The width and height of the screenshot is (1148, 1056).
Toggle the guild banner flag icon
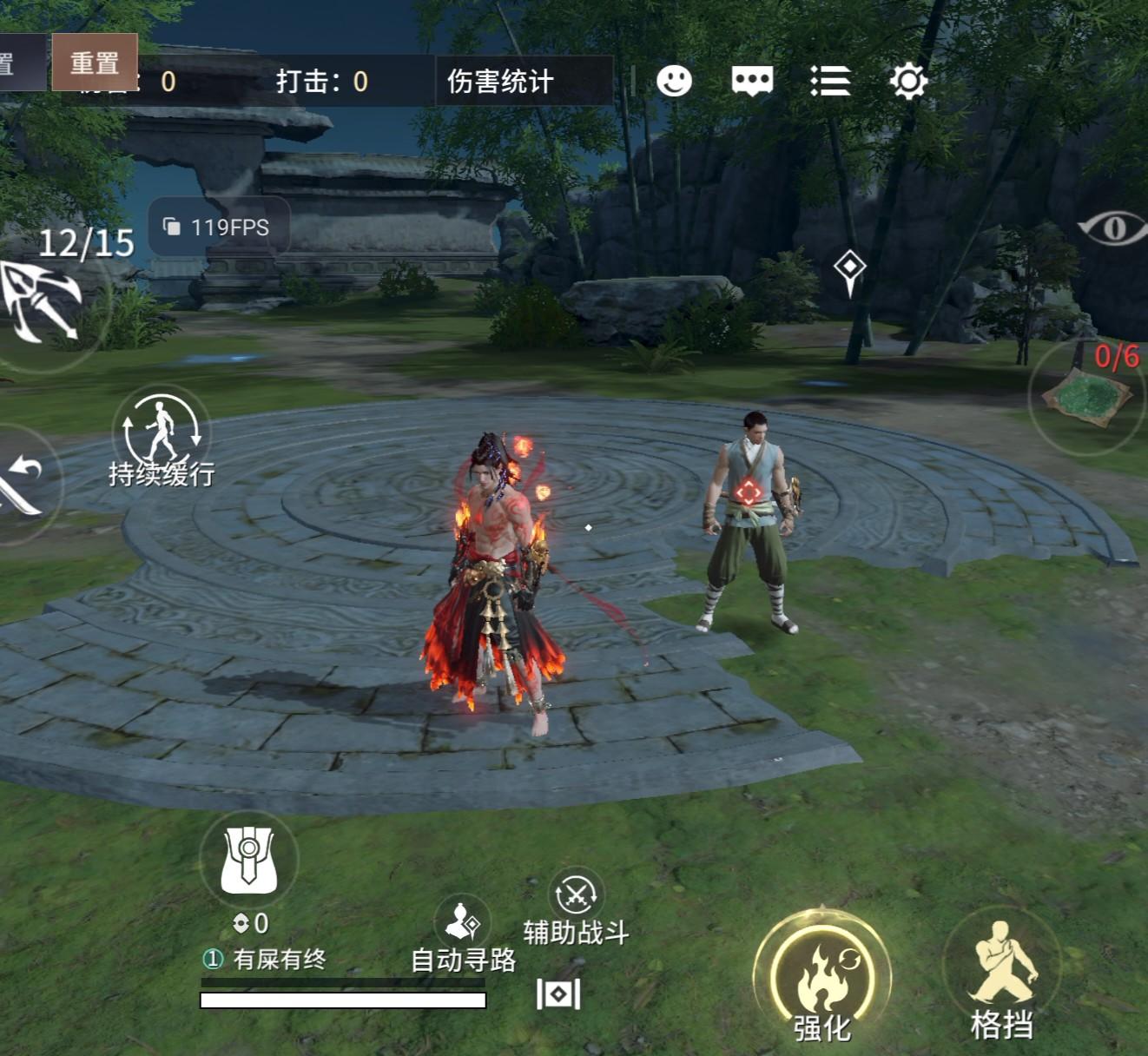(247, 860)
